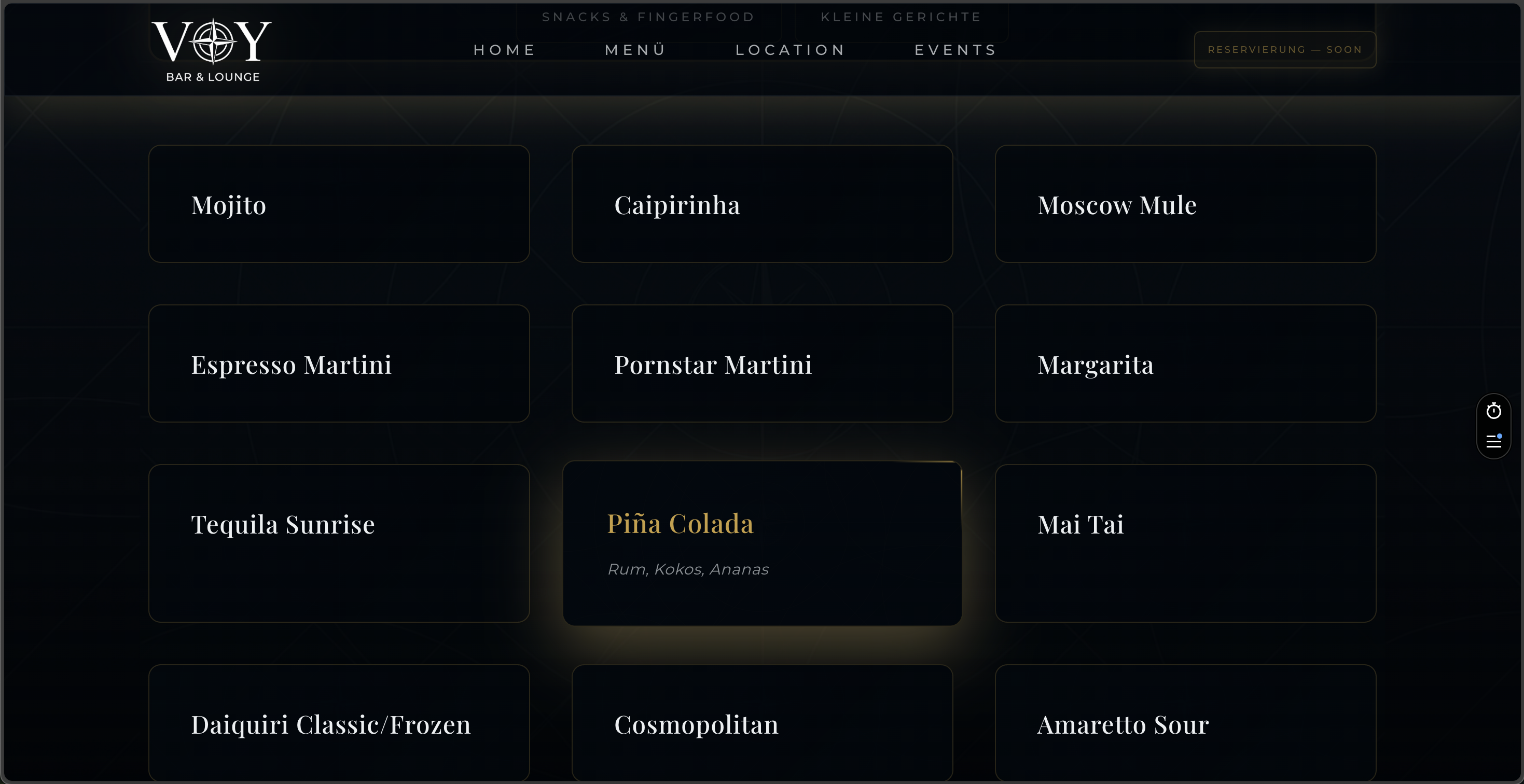The height and width of the screenshot is (784, 1524).
Task: Click the Margarita cocktail card
Action: click(x=1186, y=363)
